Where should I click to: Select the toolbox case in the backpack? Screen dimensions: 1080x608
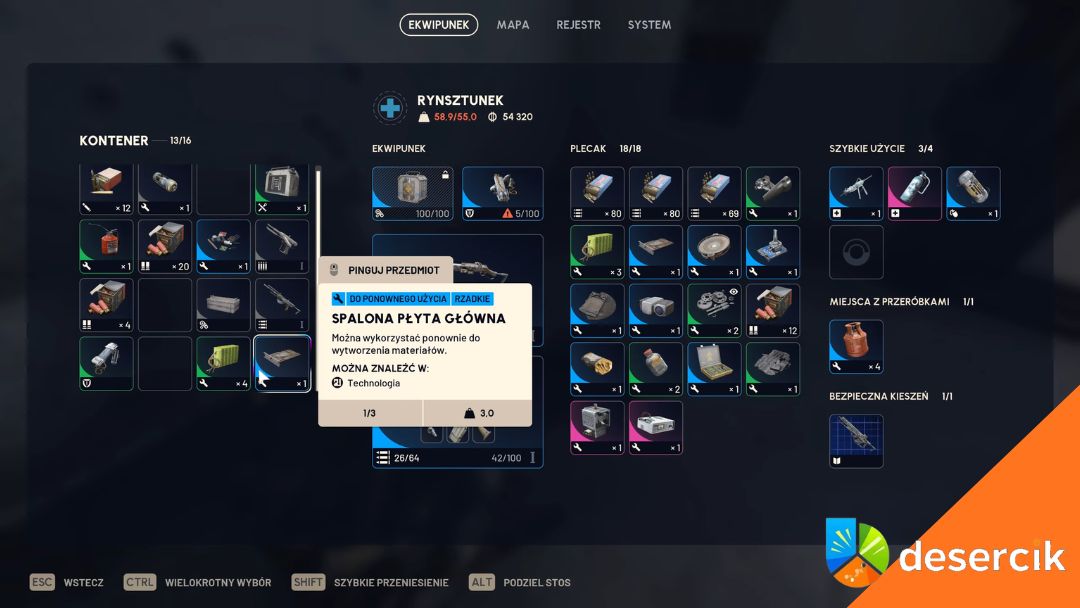pyautogui.click(x=714, y=369)
